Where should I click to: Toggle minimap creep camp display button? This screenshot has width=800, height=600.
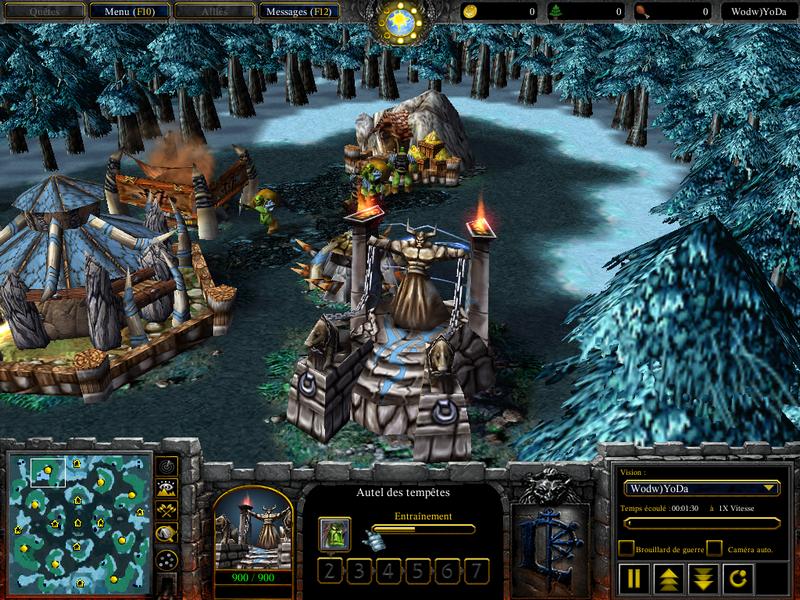point(167,535)
